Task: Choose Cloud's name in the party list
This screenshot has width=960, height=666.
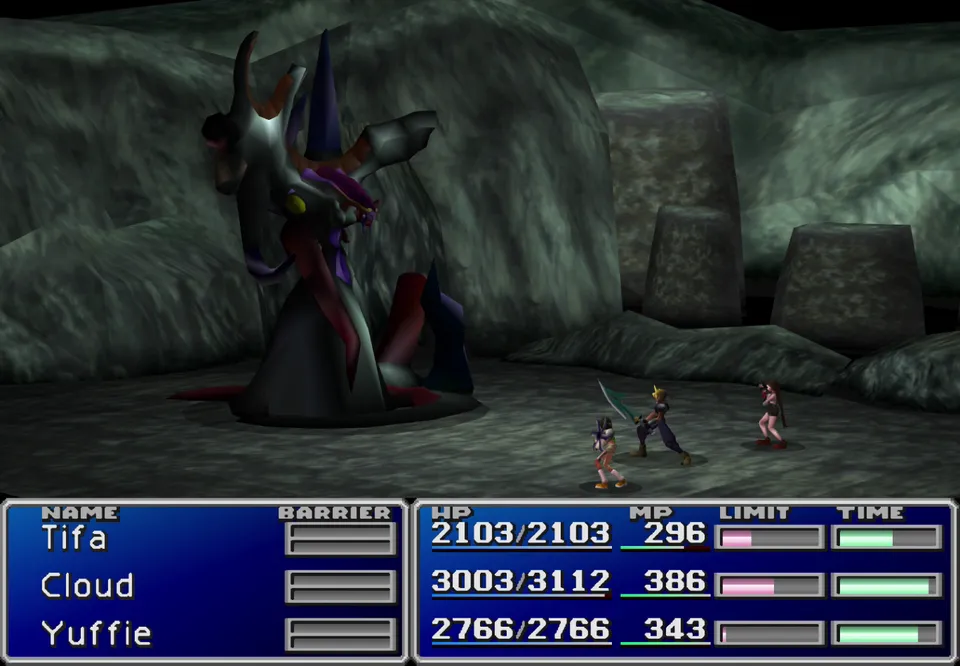Action: [x=87, y=585]
